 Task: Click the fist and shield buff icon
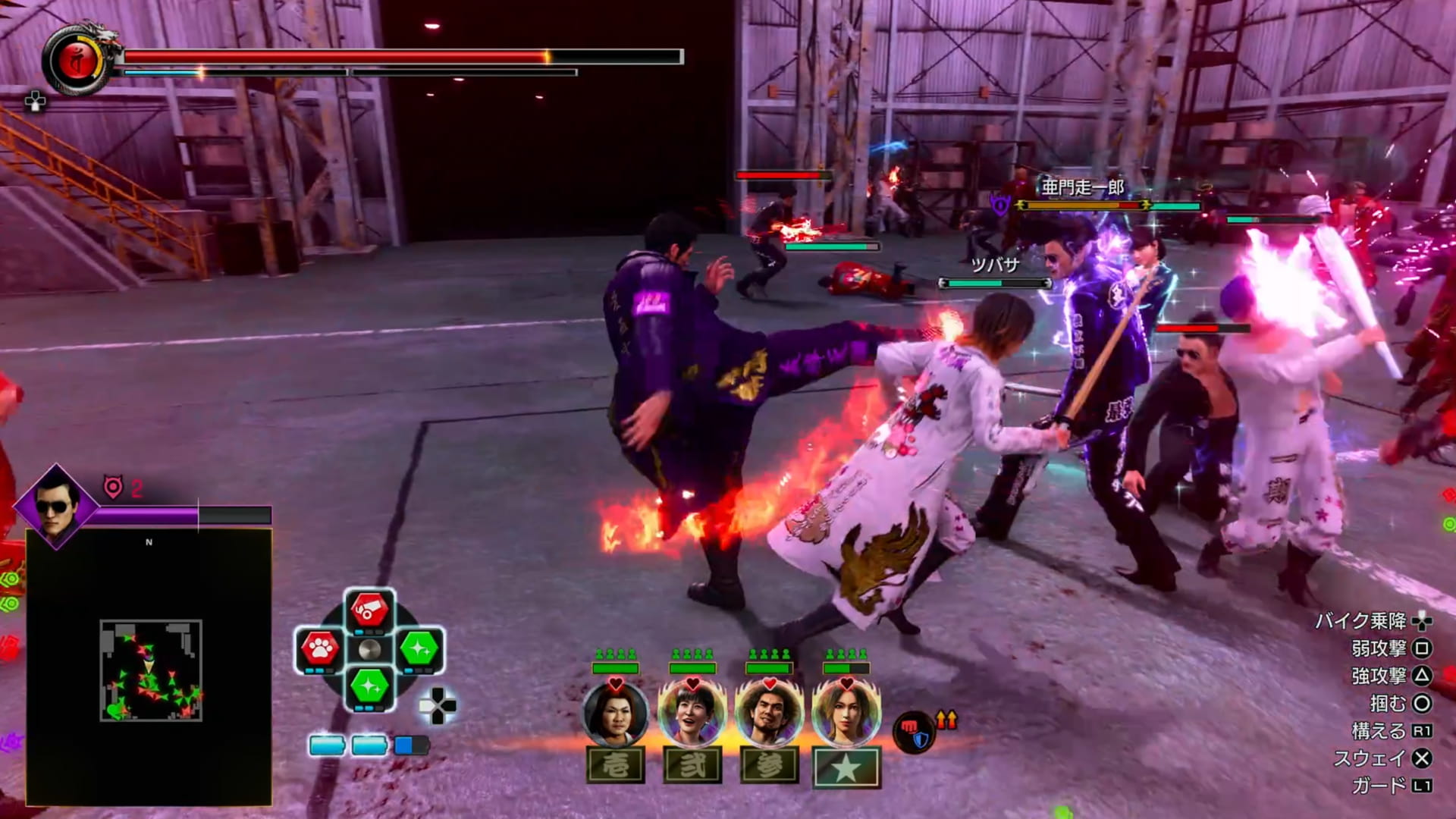click(x=914, y=732)
